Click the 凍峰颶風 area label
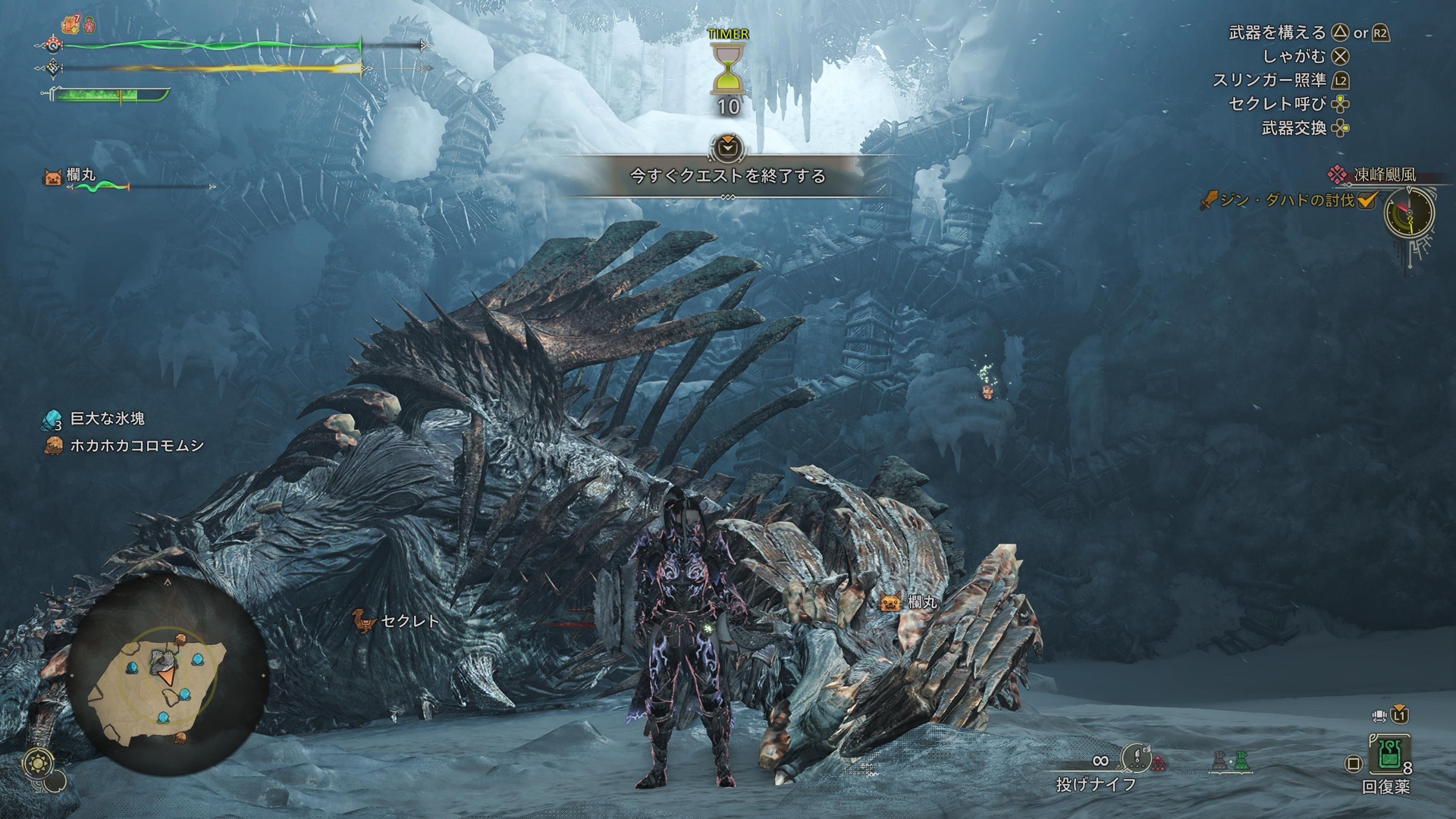Image resolution: width=1456 pixels, height=819 pixels. click(x=1384, y=175)
